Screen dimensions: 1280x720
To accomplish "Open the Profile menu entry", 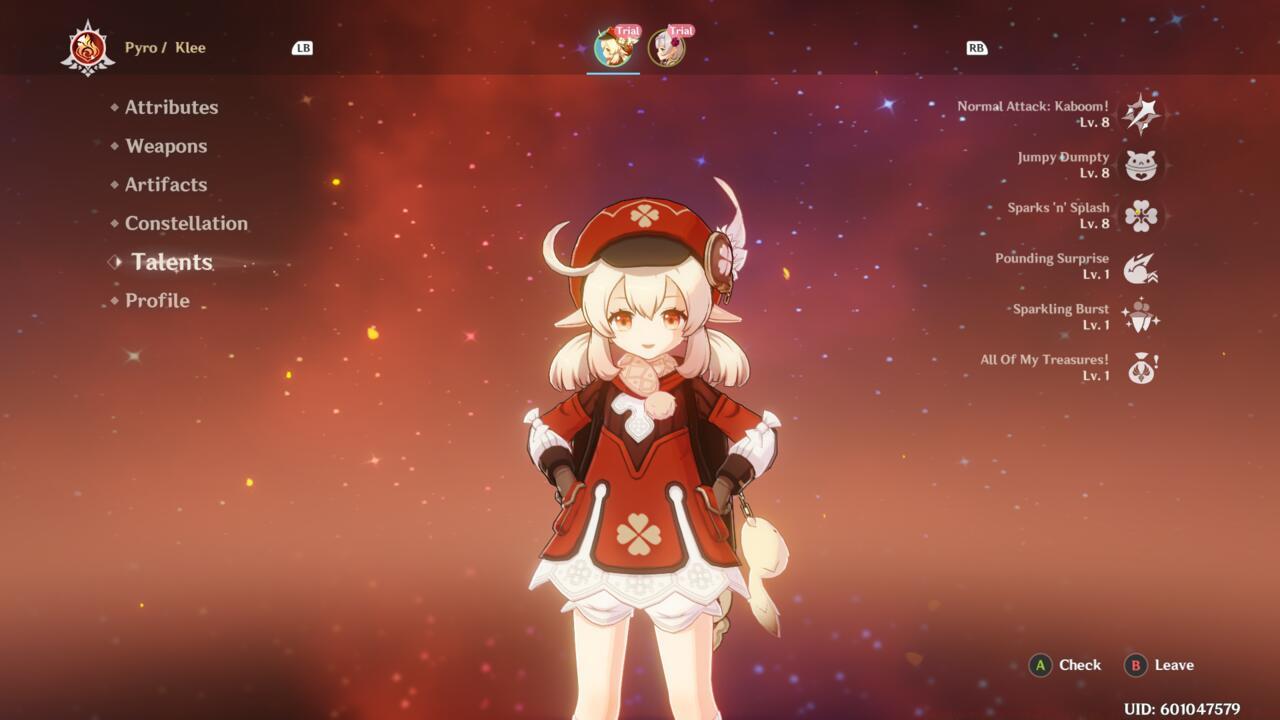I will click(x=155, y=300).
